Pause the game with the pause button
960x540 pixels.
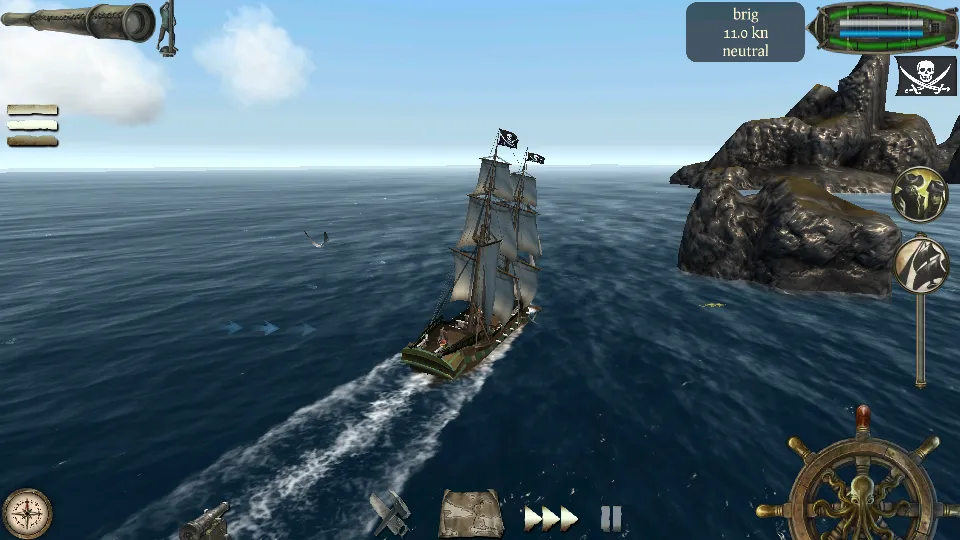click(611, 518)
